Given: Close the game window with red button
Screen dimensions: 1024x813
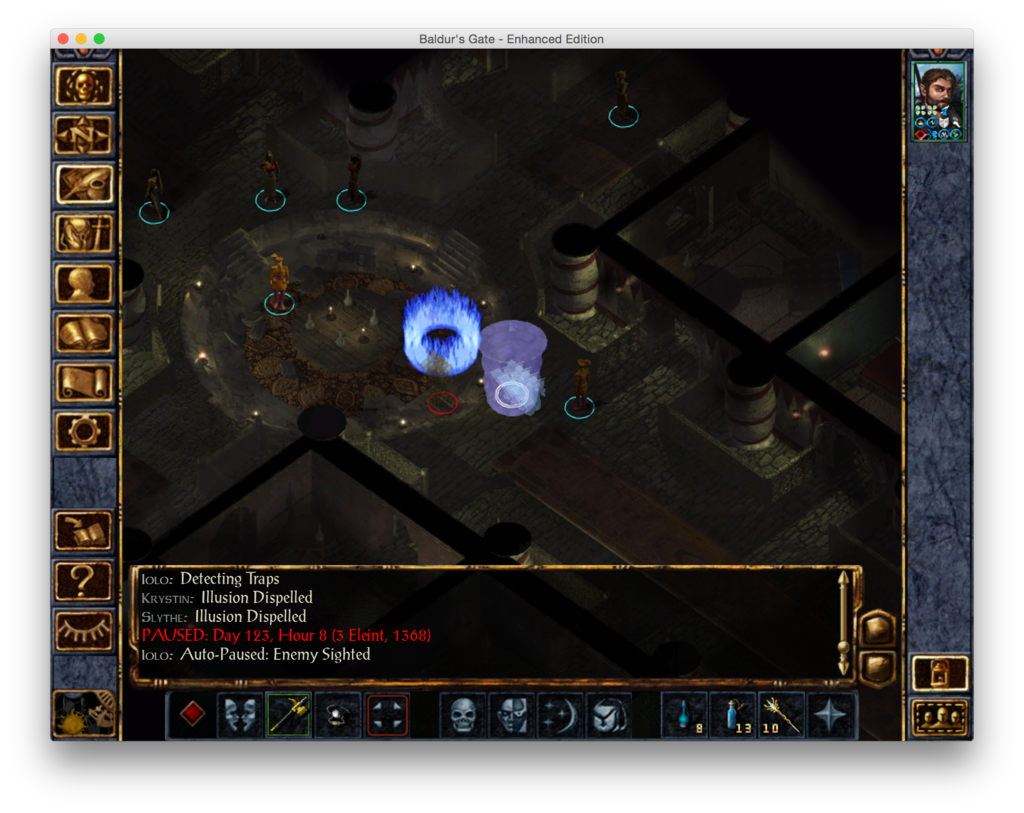Looking at the screenshot, I should pyautogui.click(x=63, y=39).
